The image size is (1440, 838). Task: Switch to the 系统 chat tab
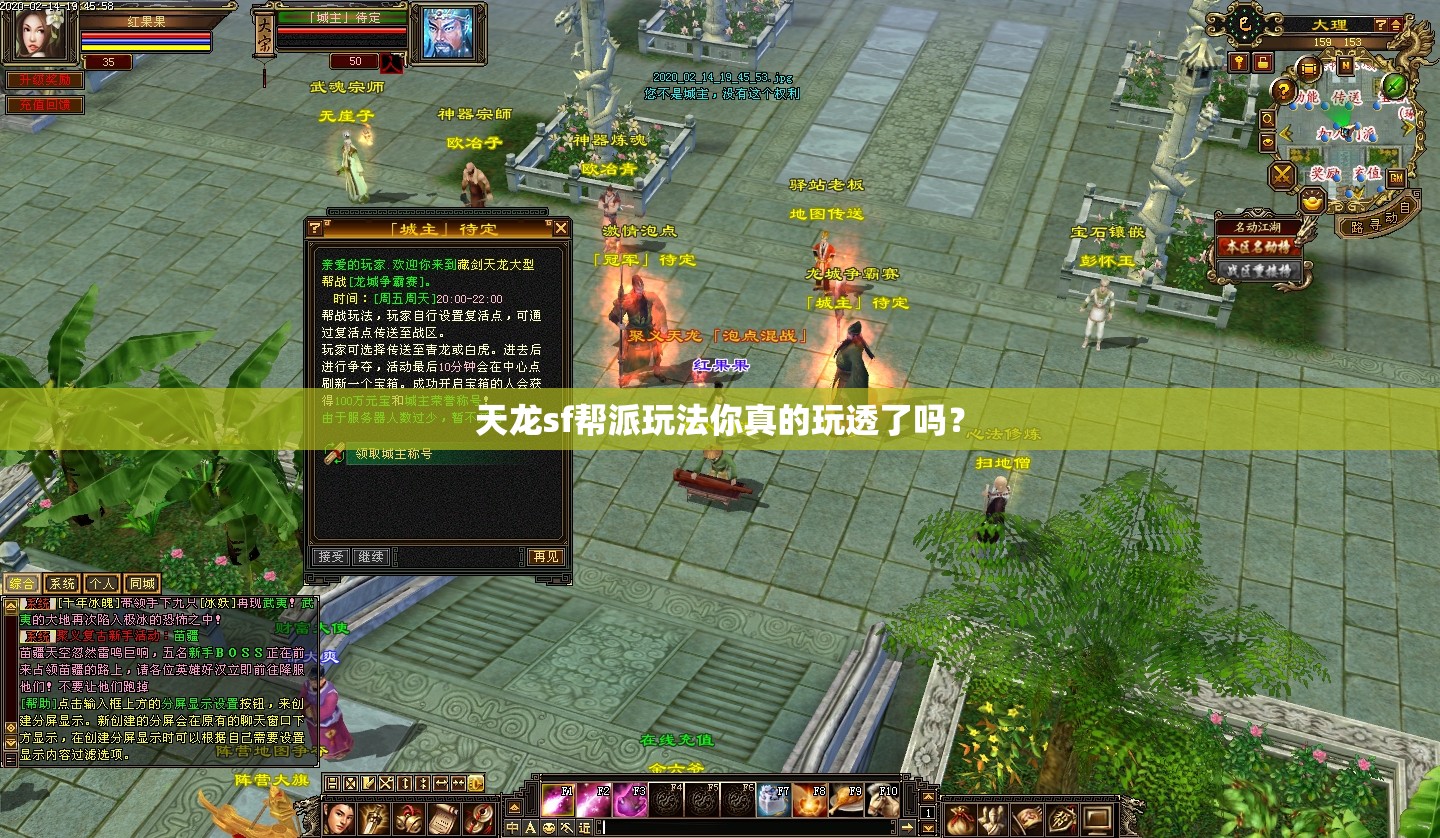click(x=62, y=583)
